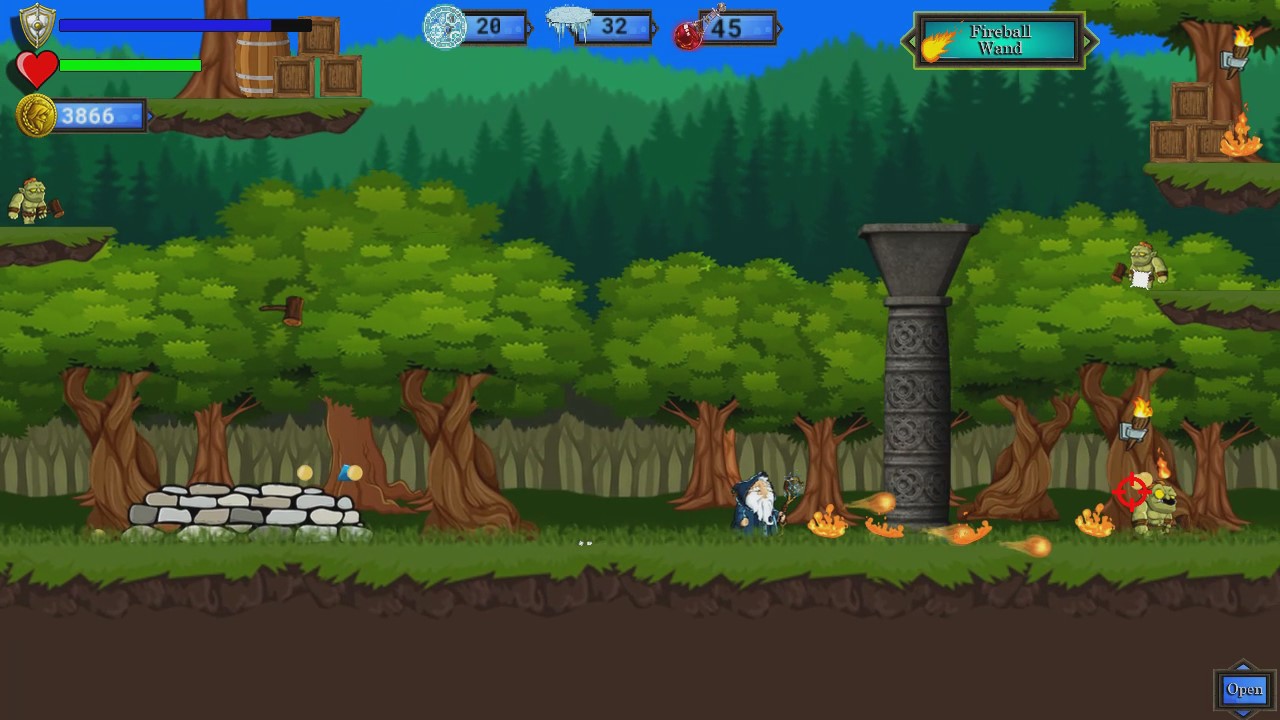This screenshot has height=720, width=1280.
Task: Open the upward arrow above the Open button
Action: [x=1243, y=668]
